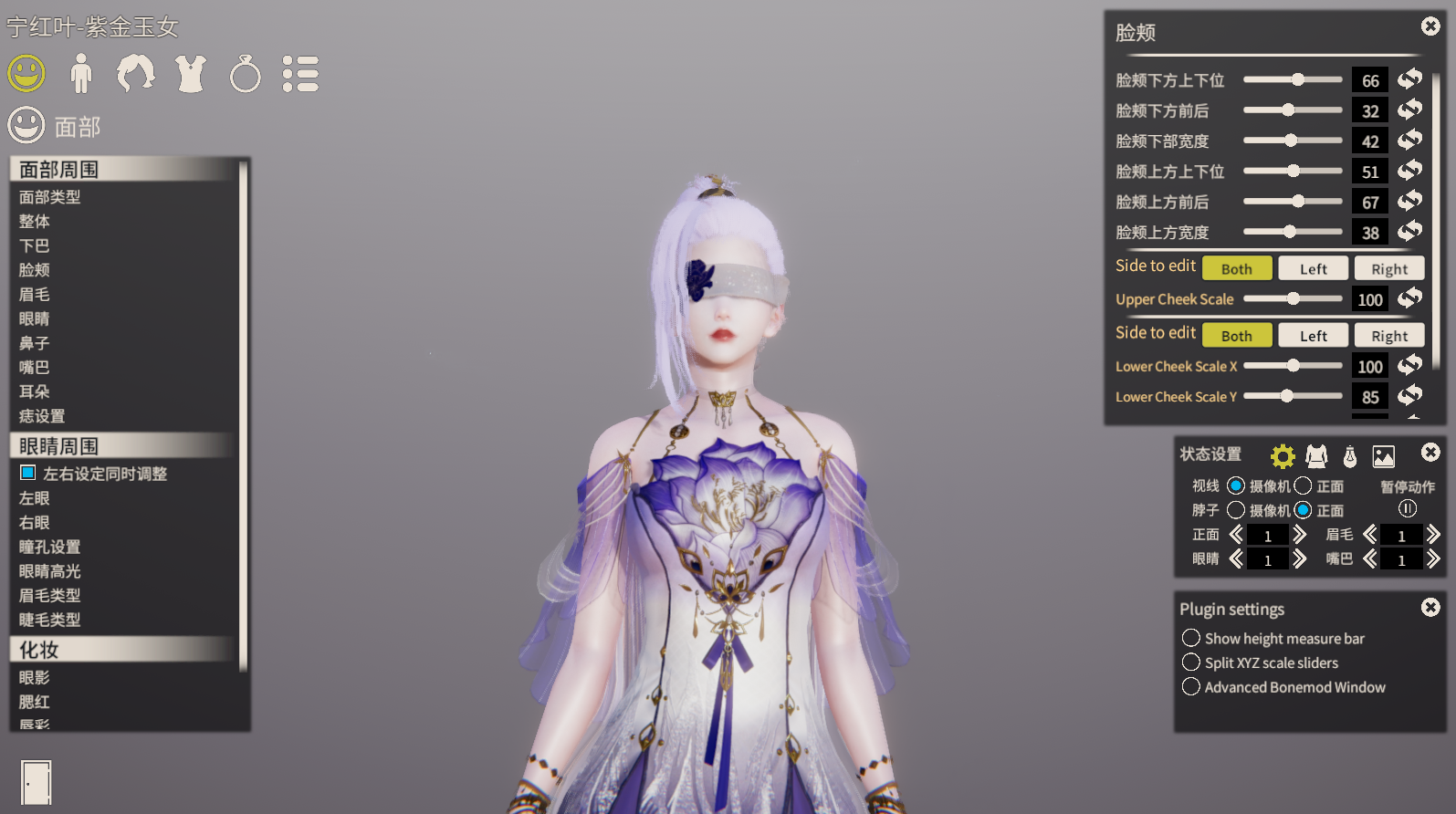Select 眉毛 face menu entry
The width and height of the screenshot is (1456, 814).
pos(35,294)
